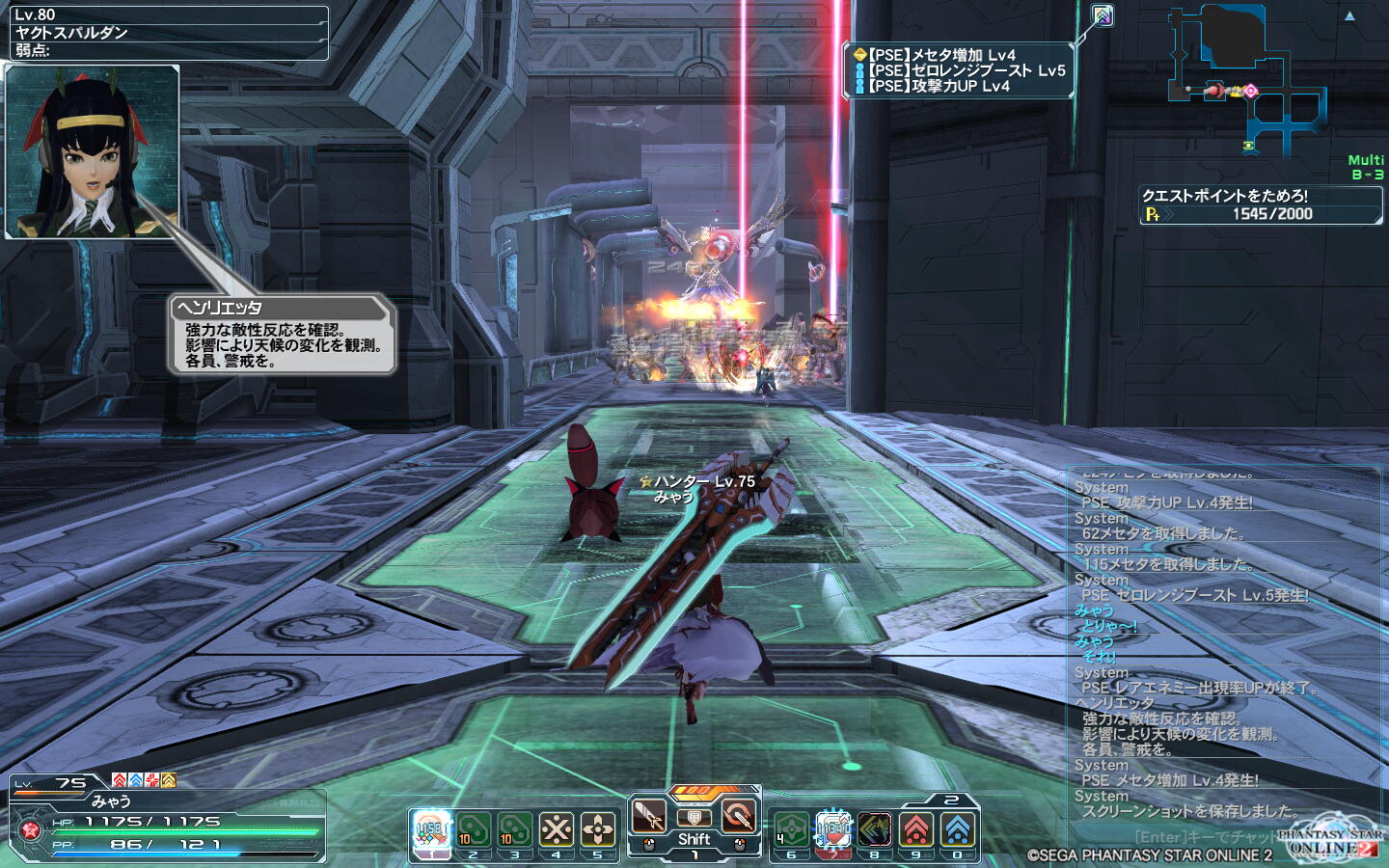This screenshot has height=868, width=1389.
Task: Select the glowing skill in slot 1
Action: [431, 829]
